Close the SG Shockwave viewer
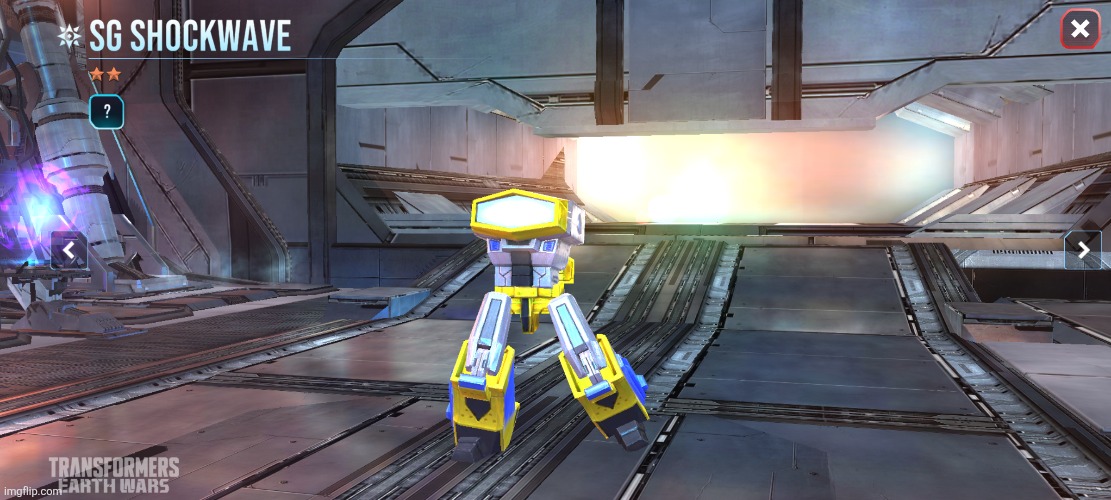 click(x=1080, y=30)
